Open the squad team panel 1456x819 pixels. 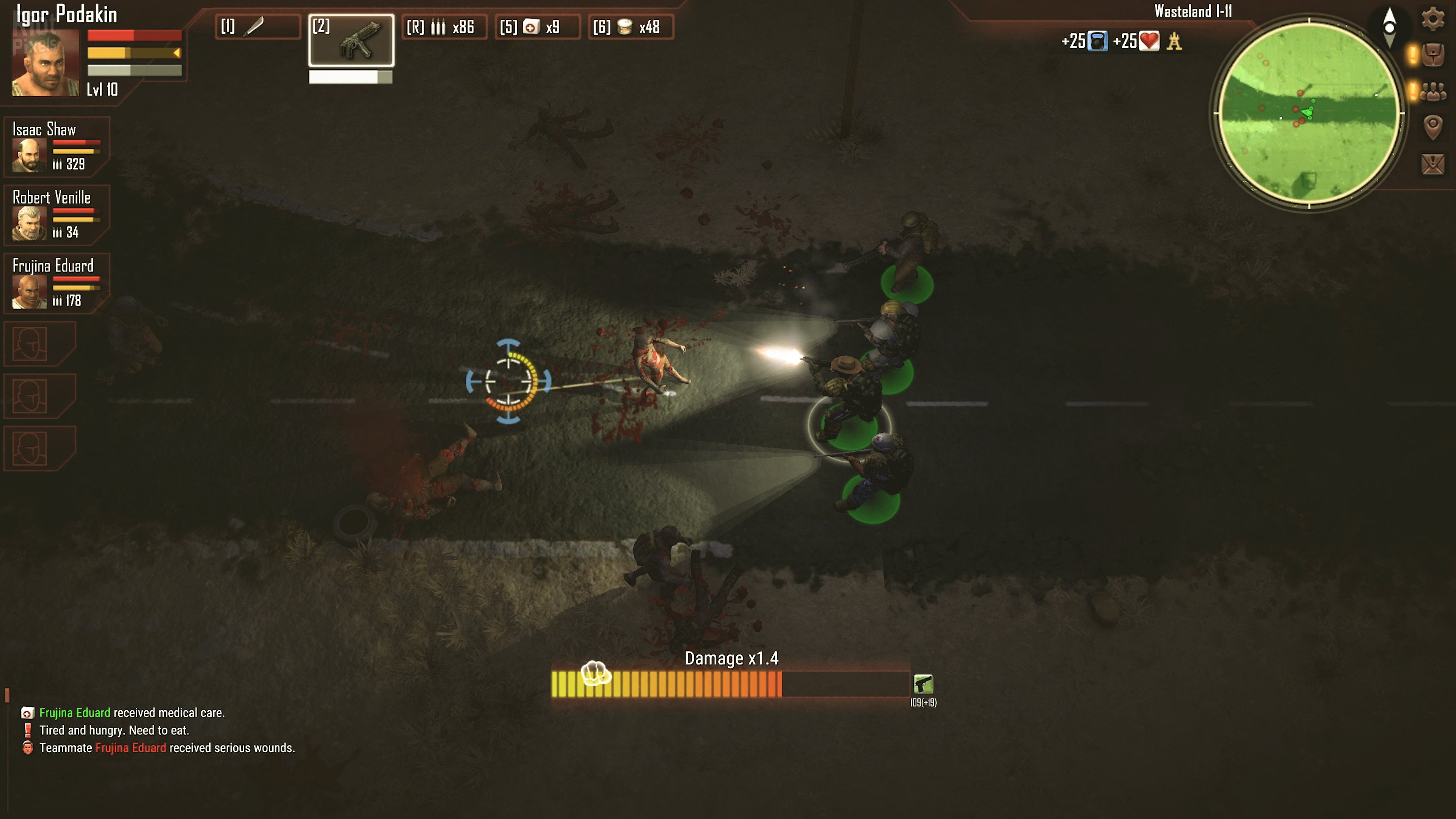click(x=1433, y=91)
